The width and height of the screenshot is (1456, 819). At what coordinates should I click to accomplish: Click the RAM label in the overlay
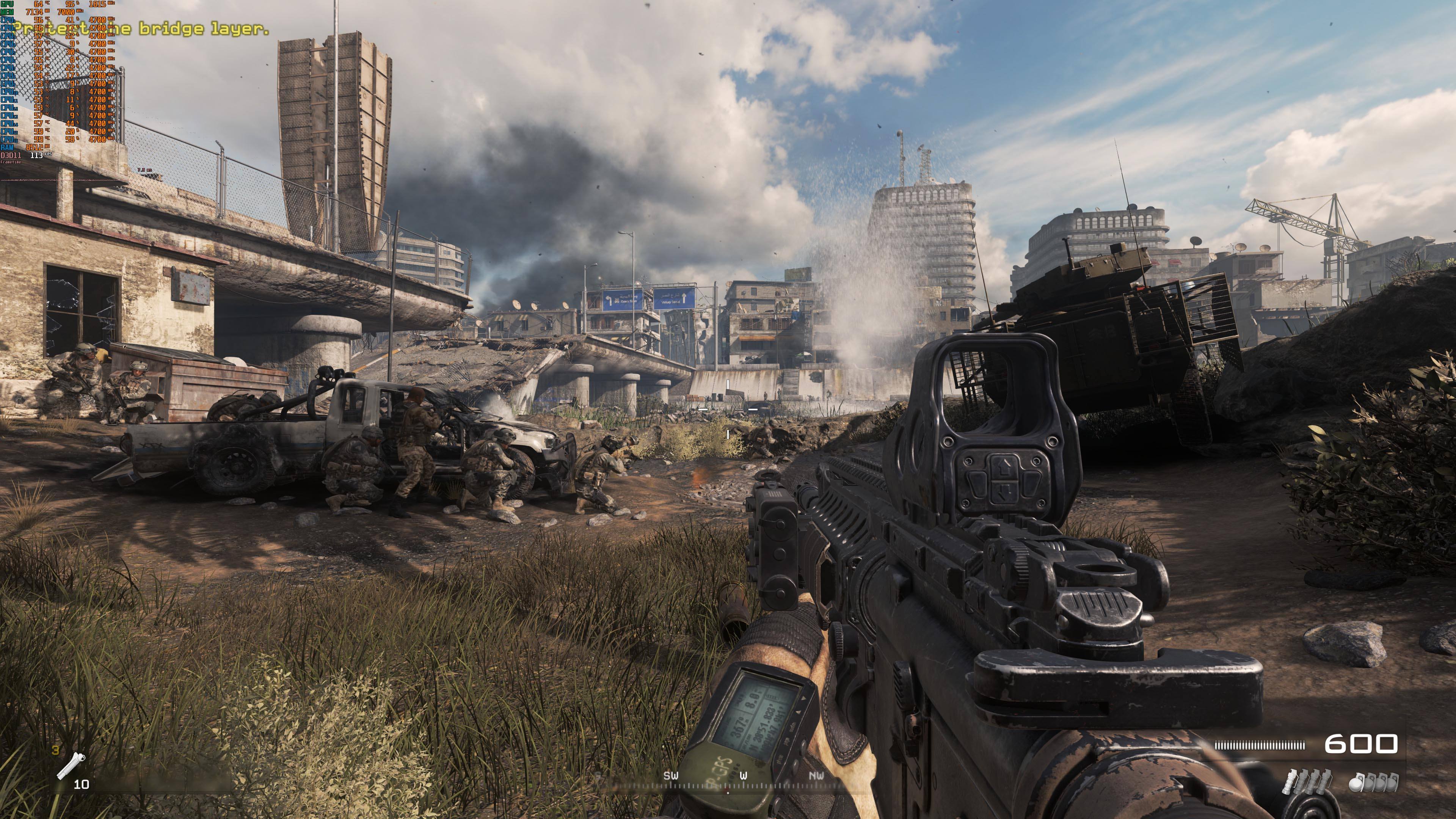point(7,147)
